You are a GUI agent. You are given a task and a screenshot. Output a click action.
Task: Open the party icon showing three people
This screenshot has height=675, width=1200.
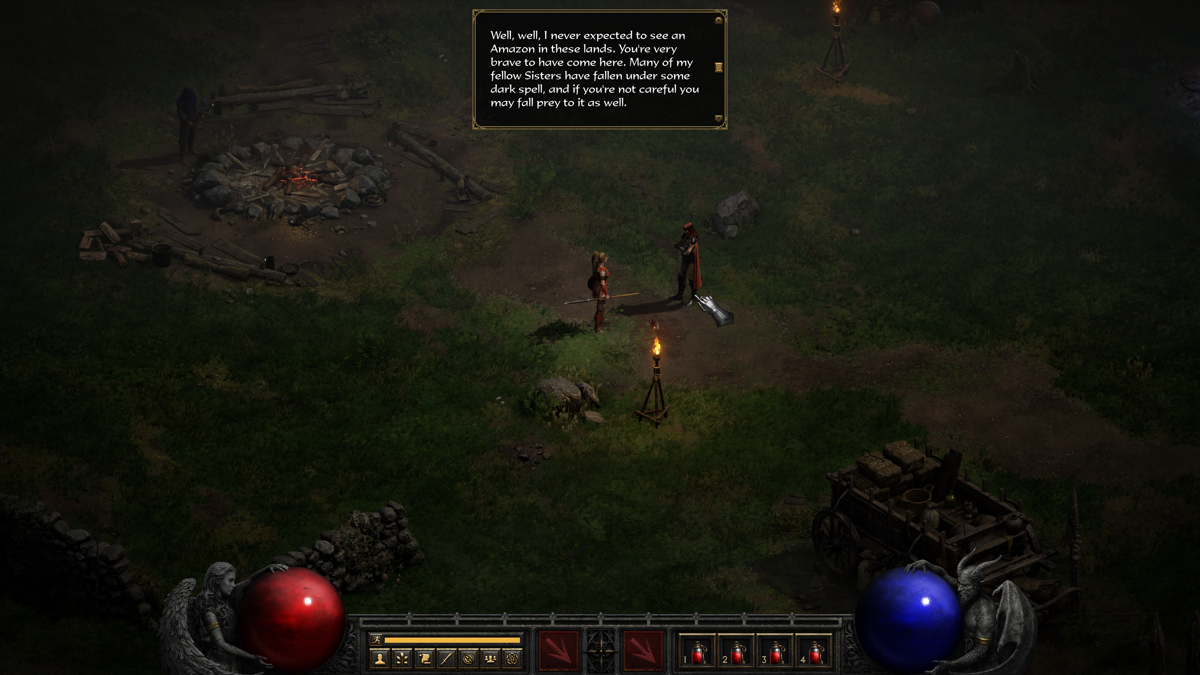tap(490, 658)
